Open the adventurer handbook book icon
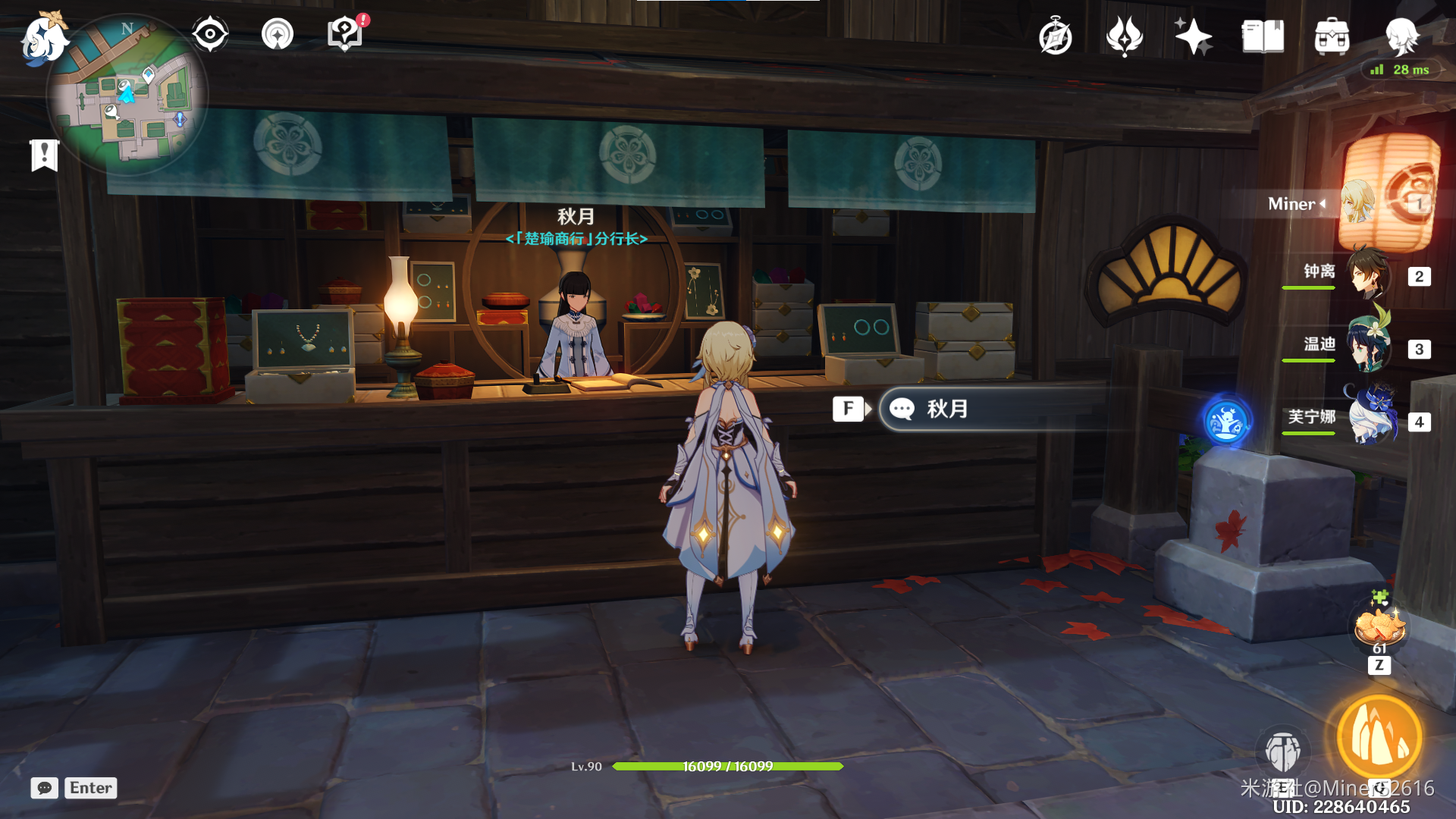The image size is (1456, 819). point(1263,36)
